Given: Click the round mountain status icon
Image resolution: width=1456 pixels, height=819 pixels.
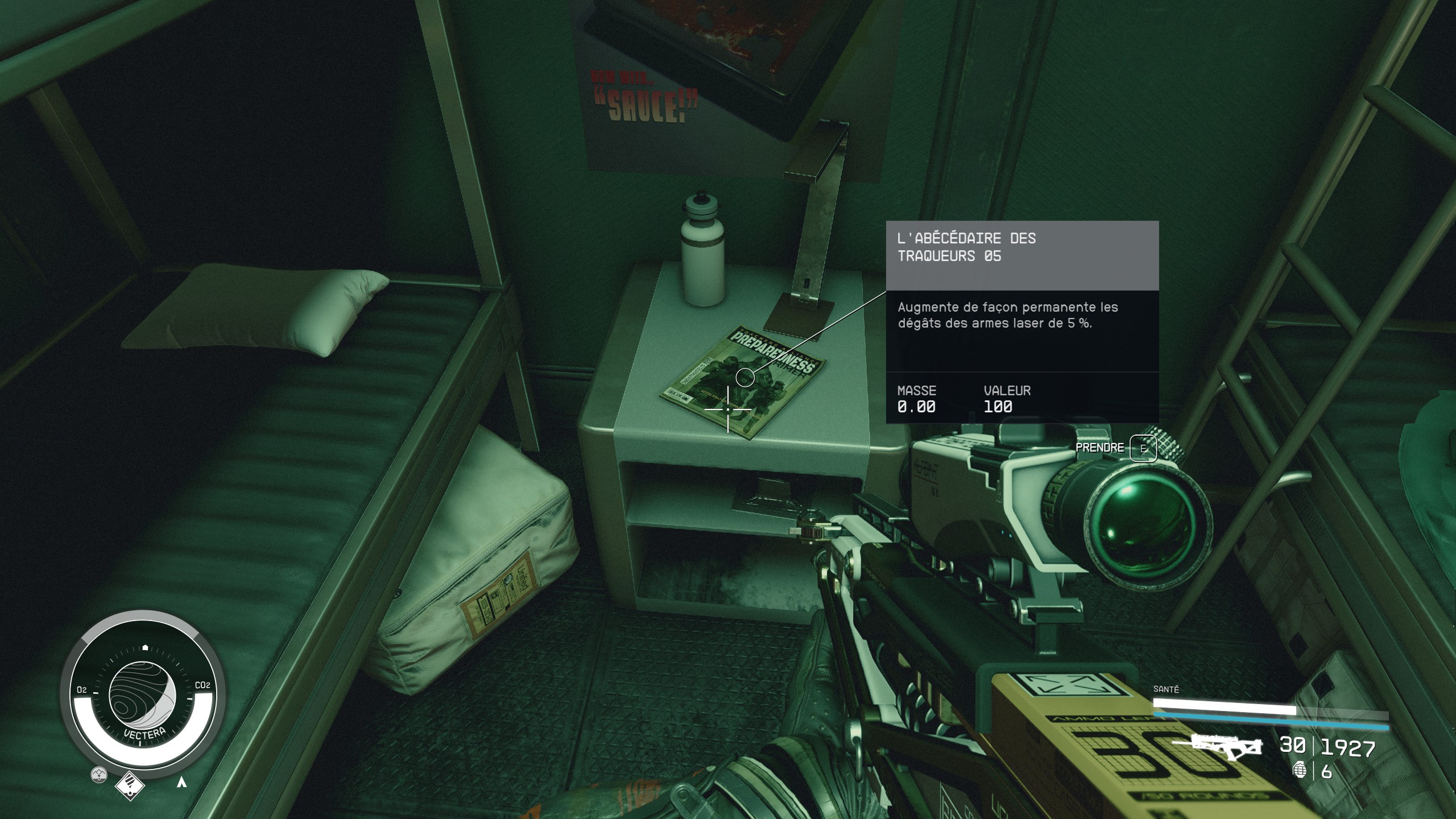Looking at the screenshot, I should click(x=100, y=774).
